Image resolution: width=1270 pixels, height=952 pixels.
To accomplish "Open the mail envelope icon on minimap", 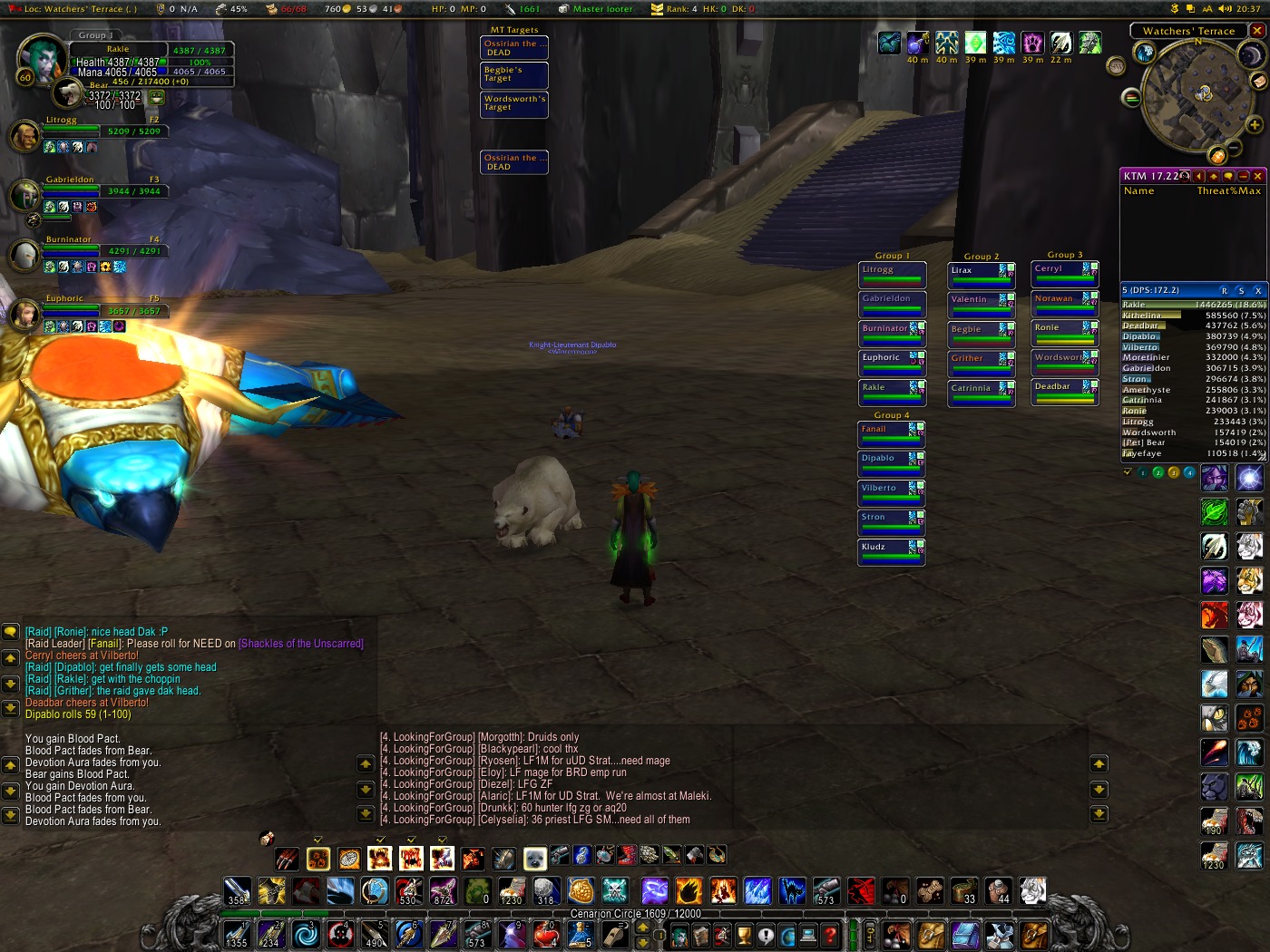I will coord(1259,82).
